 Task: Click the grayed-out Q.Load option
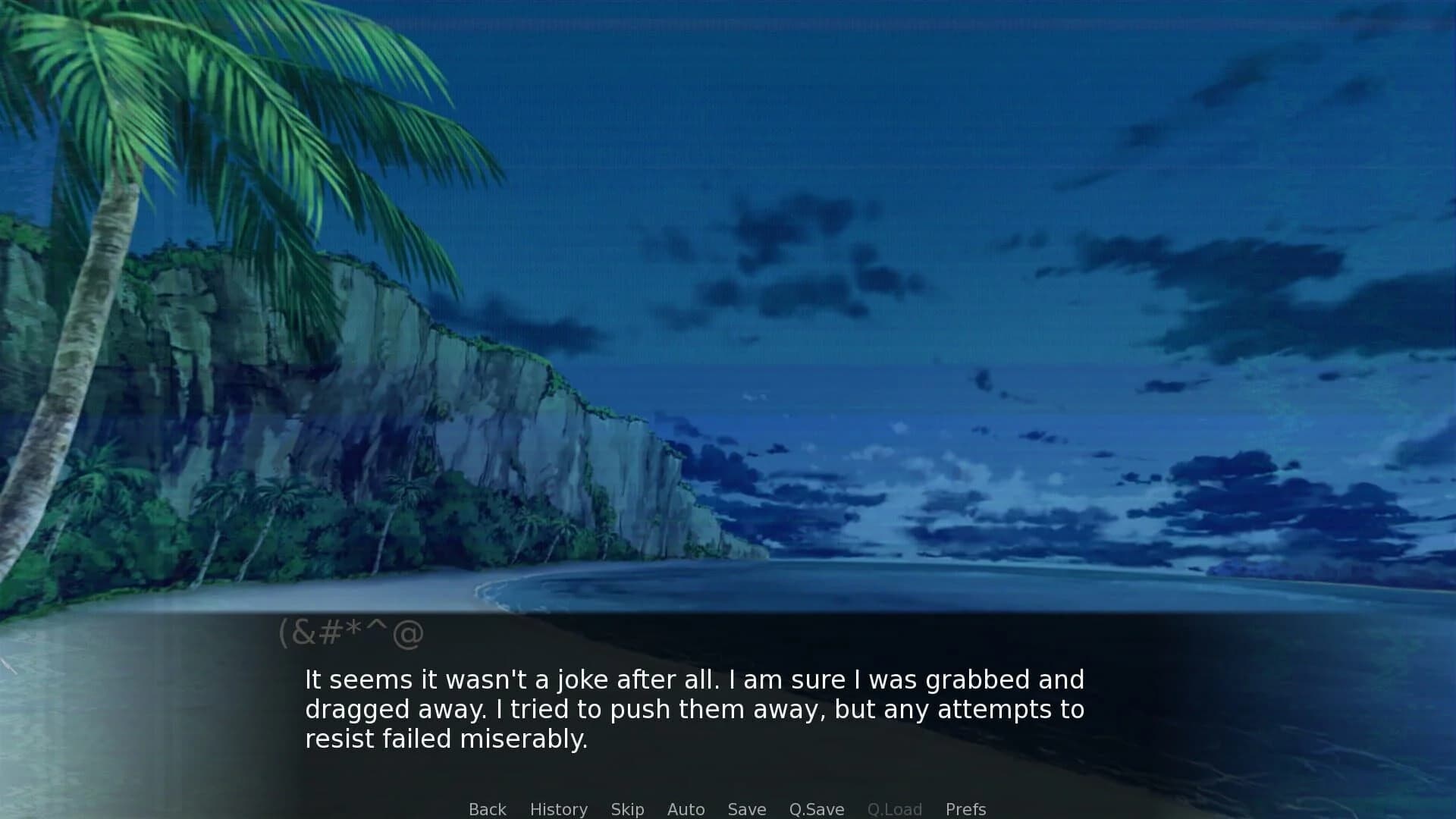coord(895,809)
